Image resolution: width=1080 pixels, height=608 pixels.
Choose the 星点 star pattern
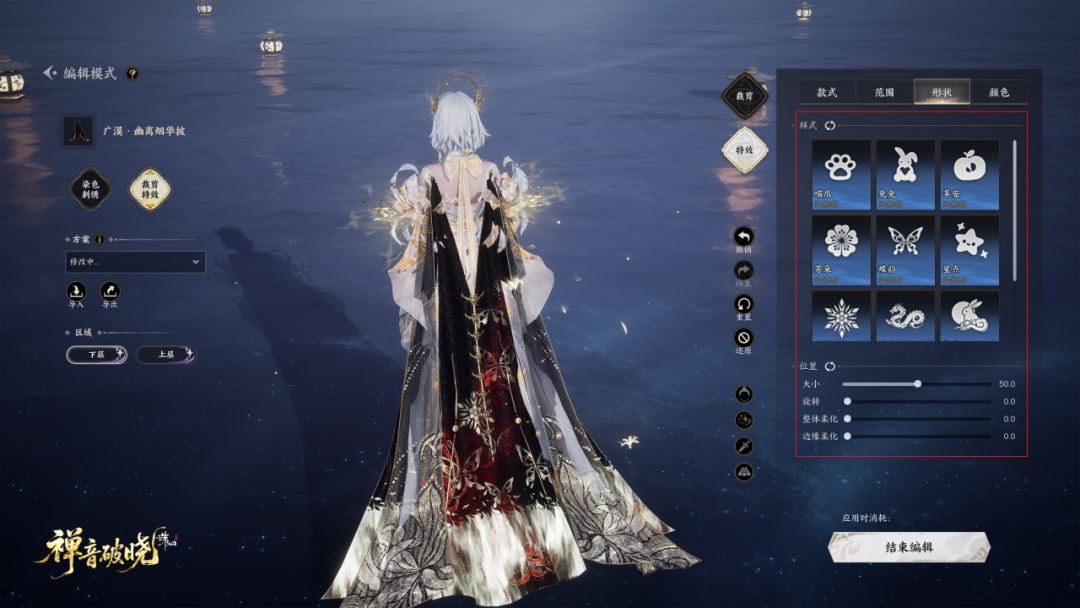click(x=969, y=250)
